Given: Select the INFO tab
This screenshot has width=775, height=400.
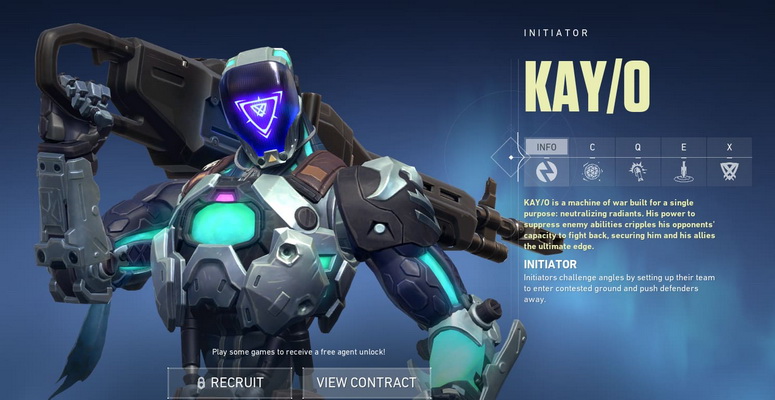Looking at the screenshot, I should (547, 161).
